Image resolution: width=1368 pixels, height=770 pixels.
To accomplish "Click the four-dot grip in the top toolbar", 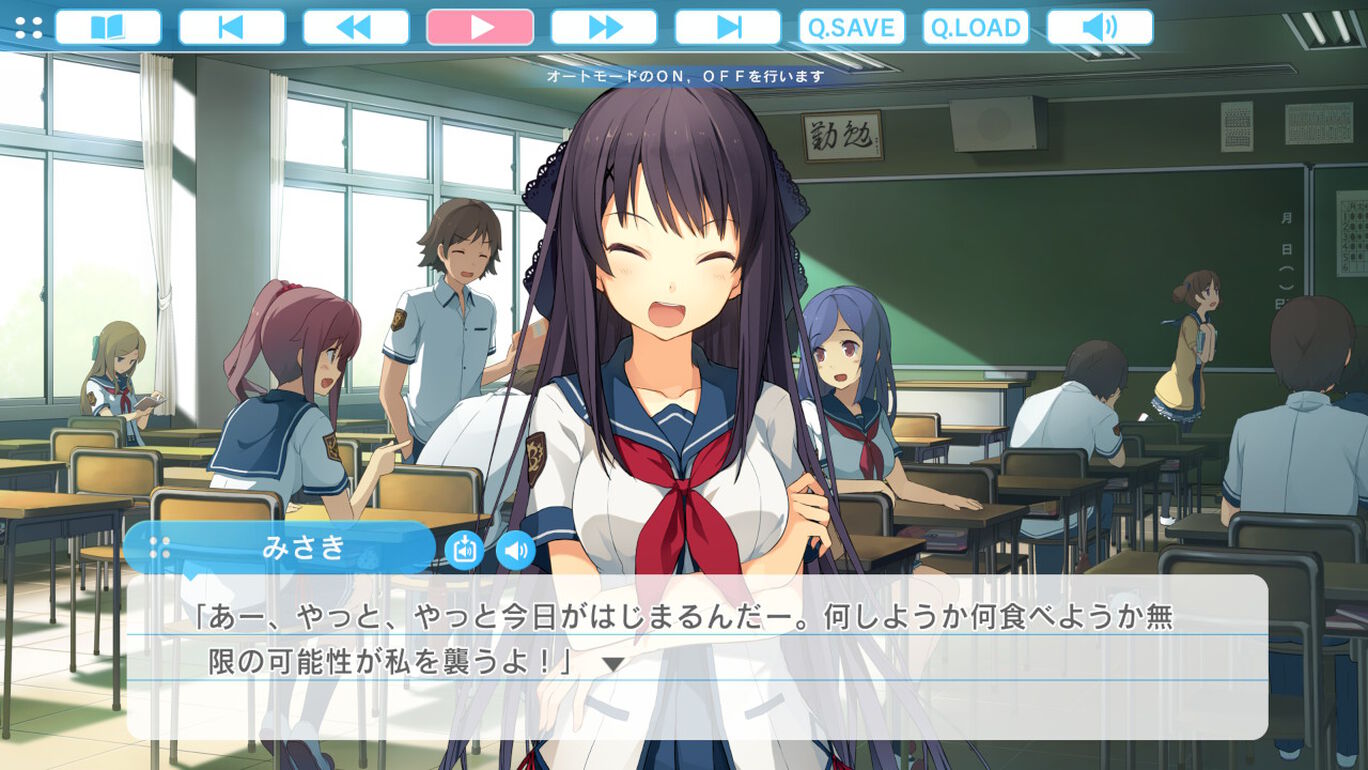I will coord(29,27).
